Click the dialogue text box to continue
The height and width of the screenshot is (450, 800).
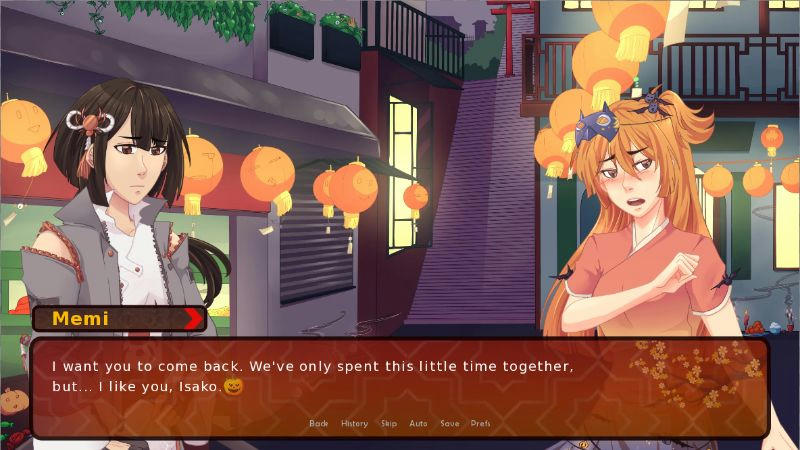point(400,380)
